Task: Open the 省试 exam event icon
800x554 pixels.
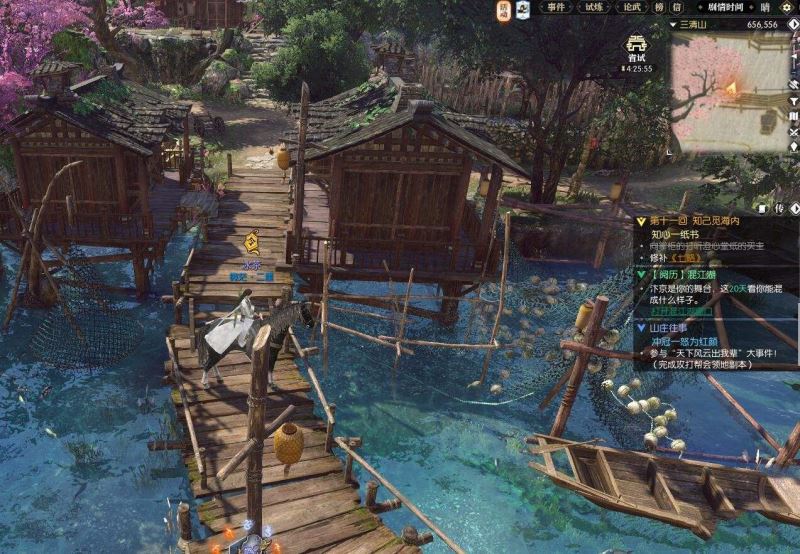Action: pyautogui.click(x=636, y=50)
